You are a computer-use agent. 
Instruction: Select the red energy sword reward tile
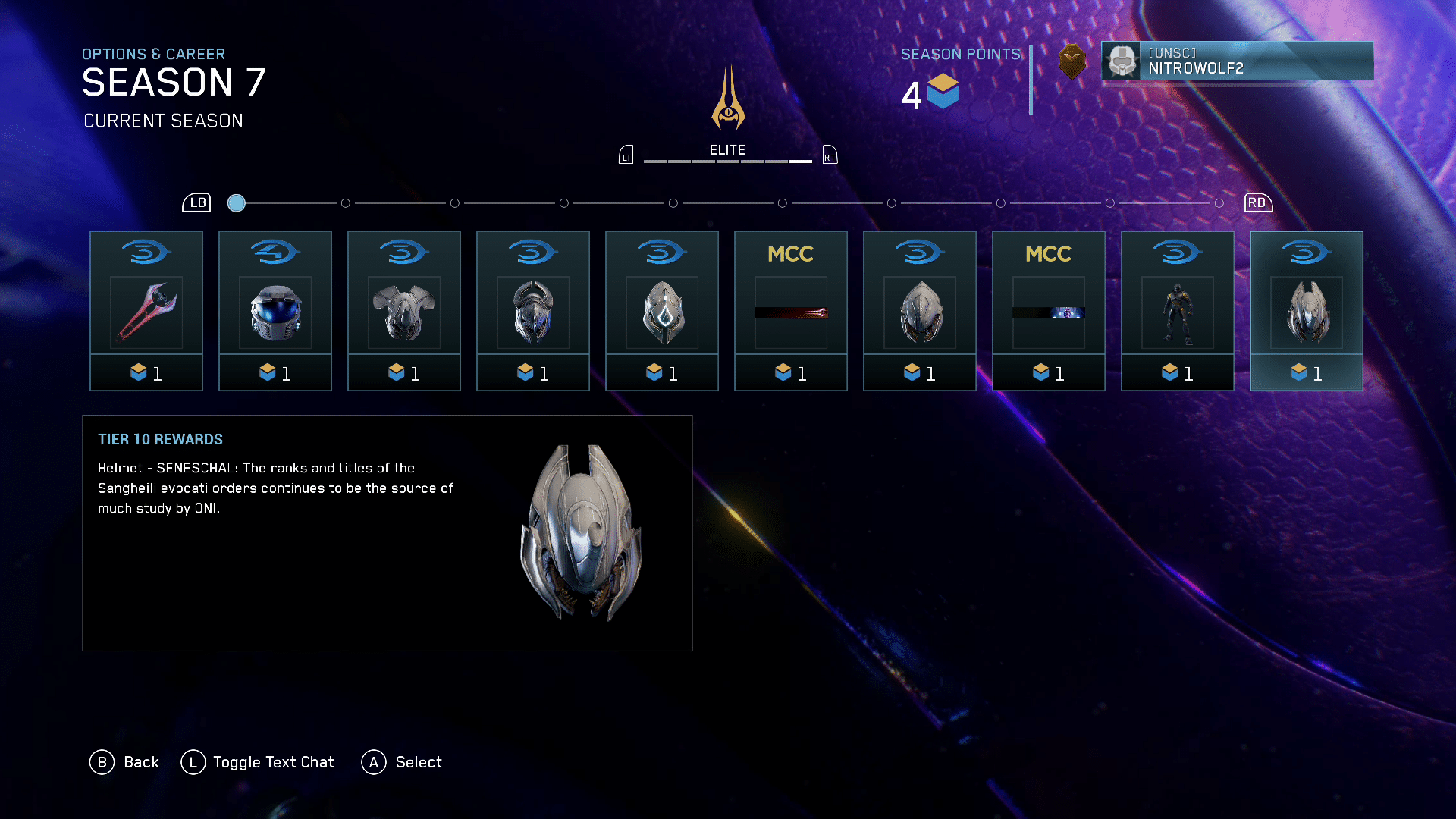(x=146, y=311)
